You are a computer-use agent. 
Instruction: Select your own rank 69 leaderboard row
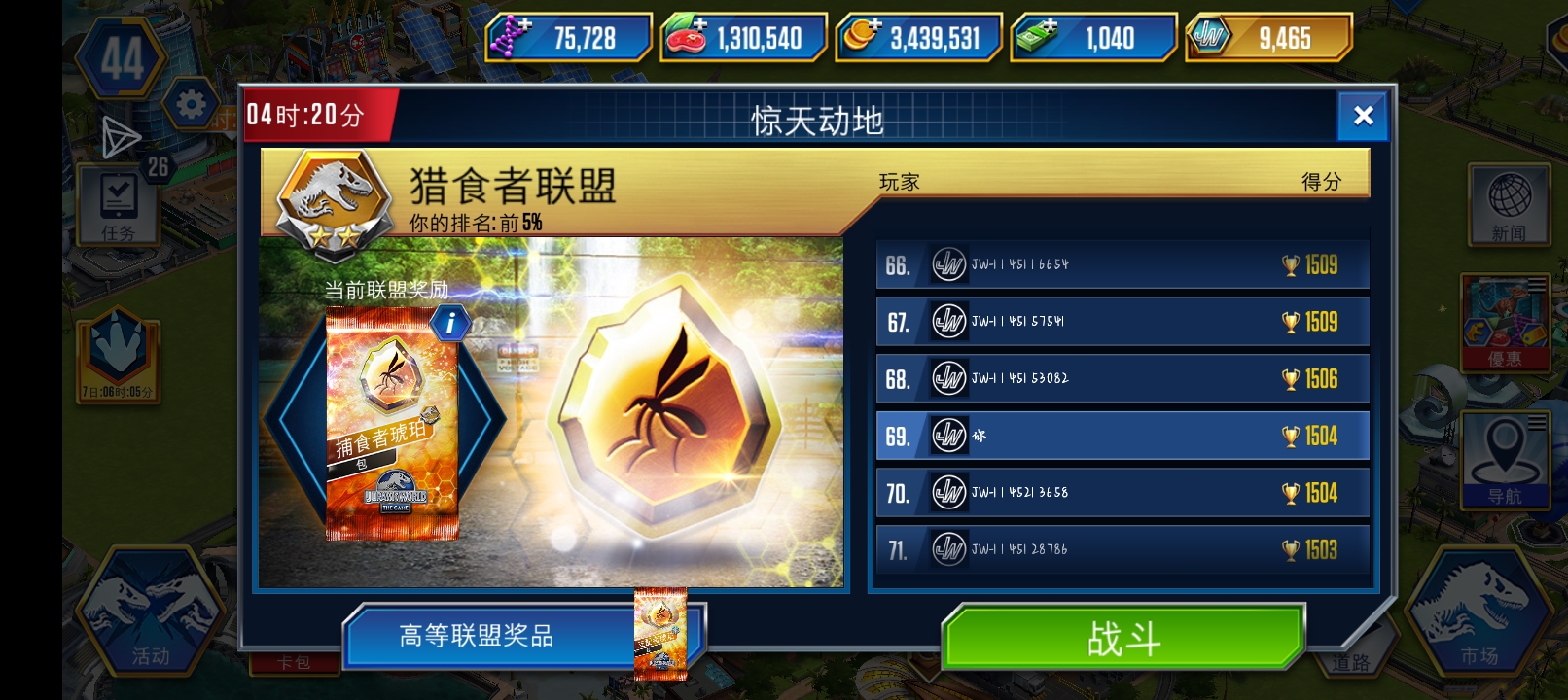(1119, 436)
